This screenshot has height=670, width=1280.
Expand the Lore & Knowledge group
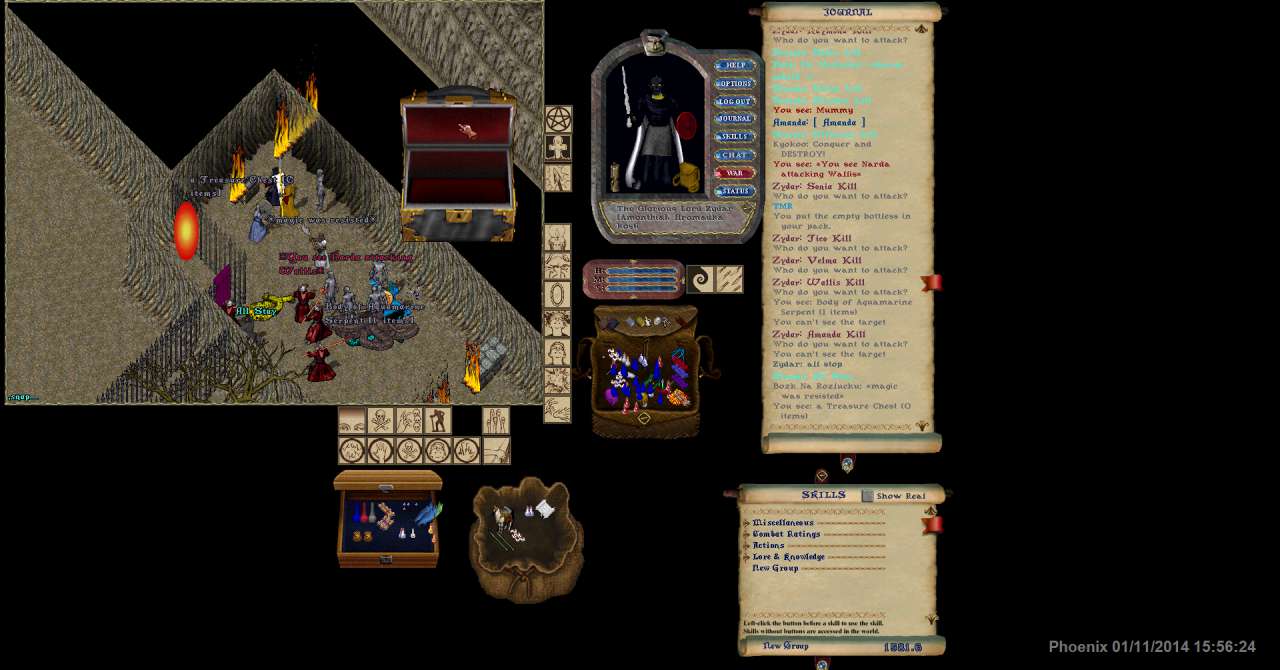pyautogui.click(x=746, y=557)
